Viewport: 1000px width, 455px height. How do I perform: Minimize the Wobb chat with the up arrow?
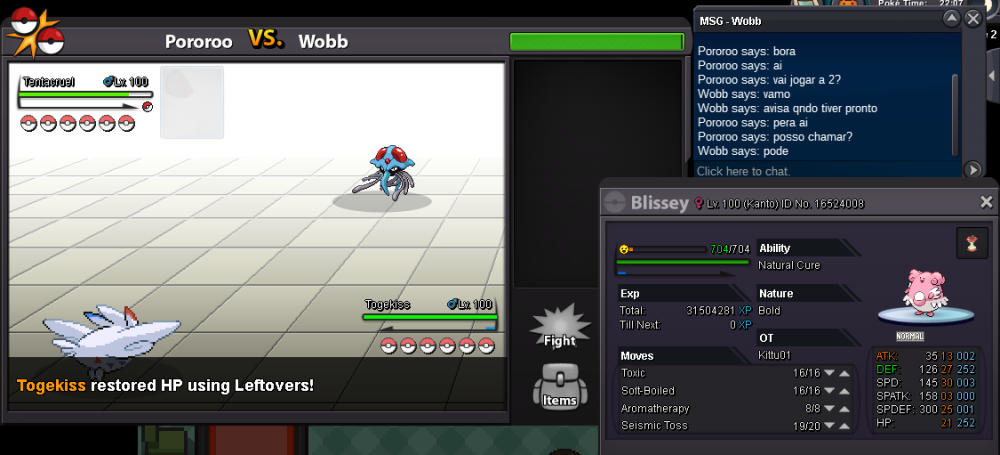pyautogui.click(x=951, y=19)
